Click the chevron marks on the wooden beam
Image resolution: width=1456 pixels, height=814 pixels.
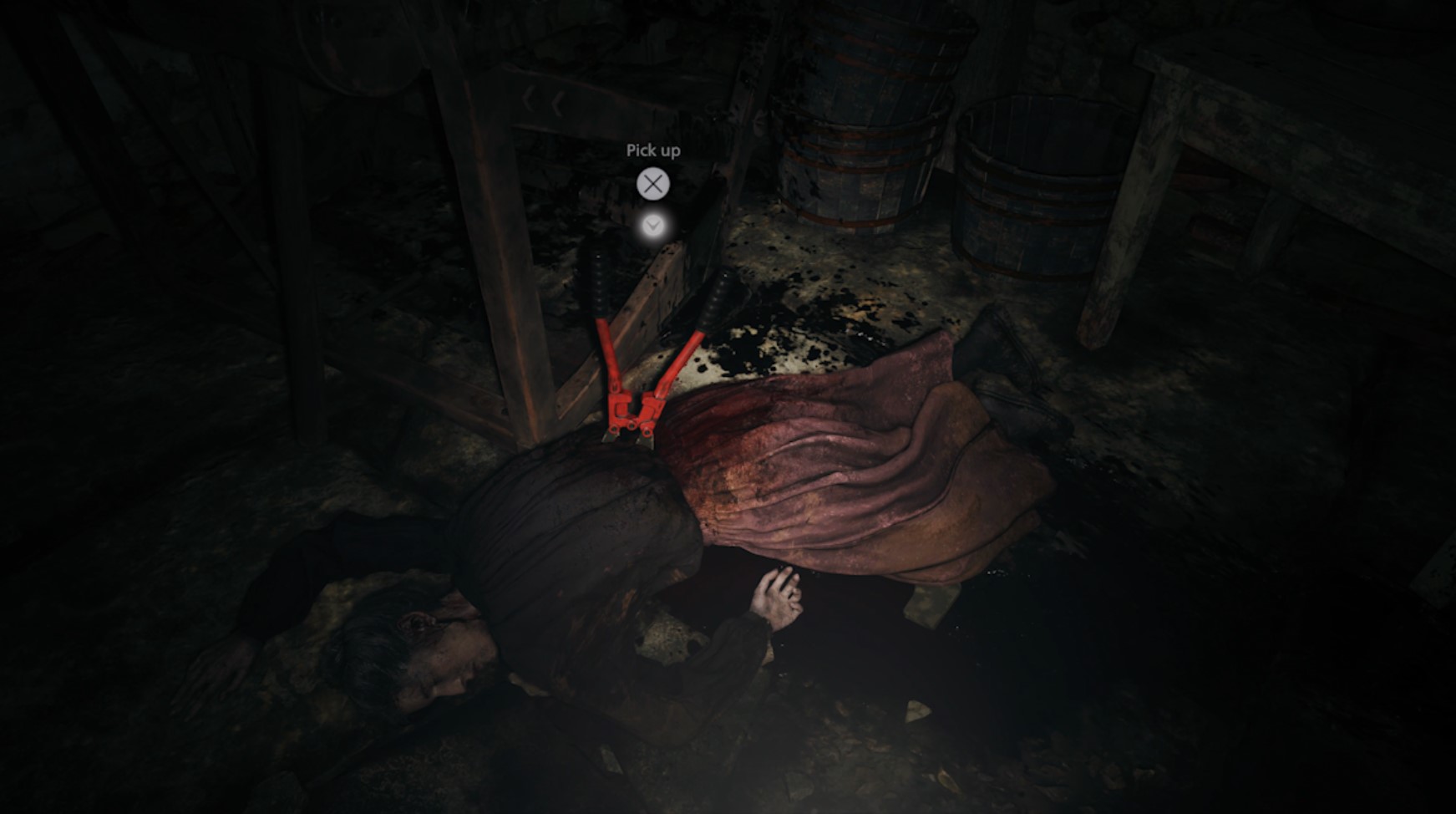[542, 102]
